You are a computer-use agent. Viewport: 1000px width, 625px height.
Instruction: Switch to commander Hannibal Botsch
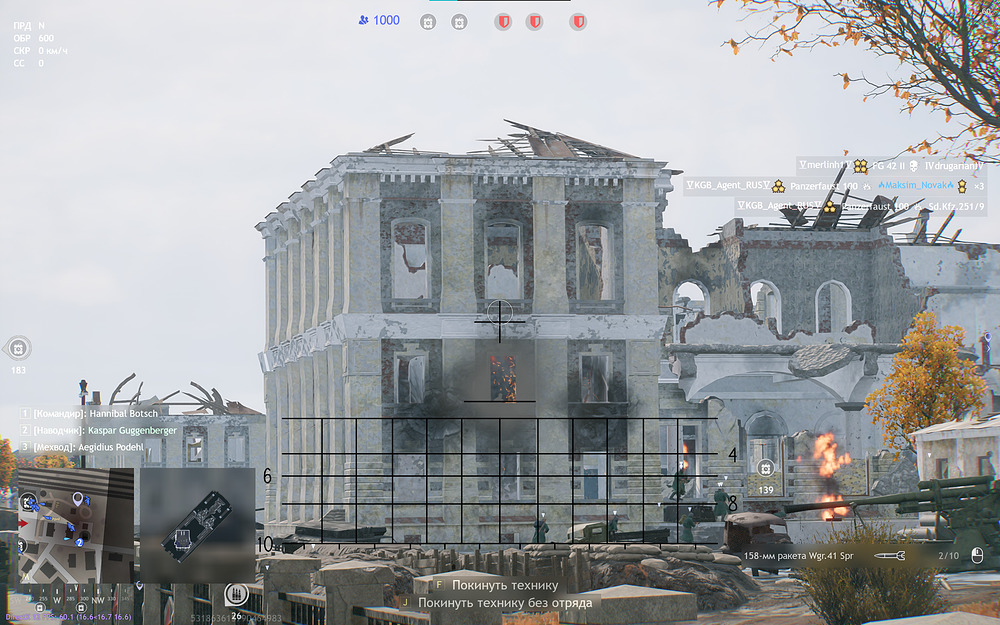point(95,413)
